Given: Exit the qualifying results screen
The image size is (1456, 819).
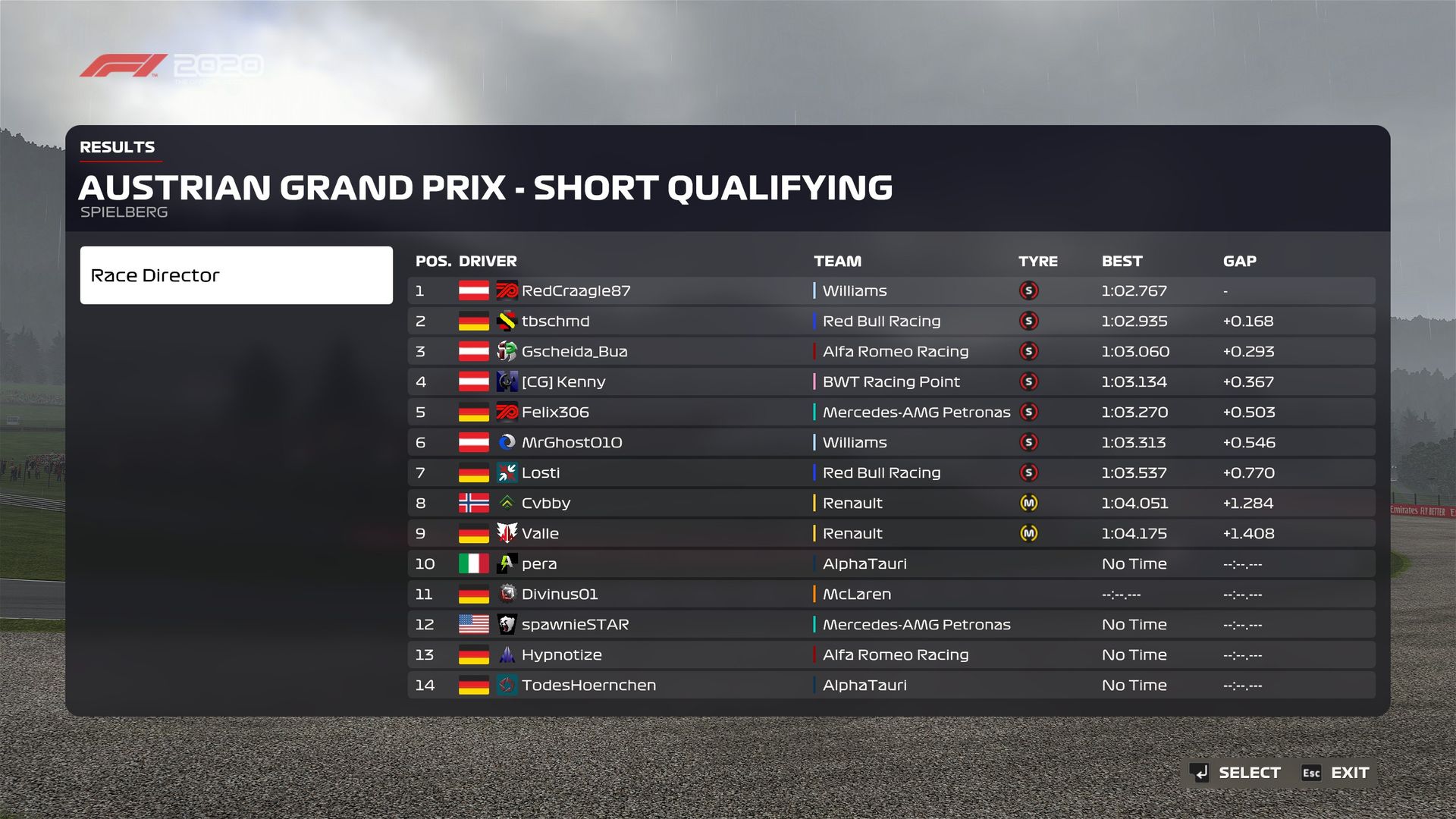Looking at the screenshot, I should pyautogui.click(x=1336, y=773).
